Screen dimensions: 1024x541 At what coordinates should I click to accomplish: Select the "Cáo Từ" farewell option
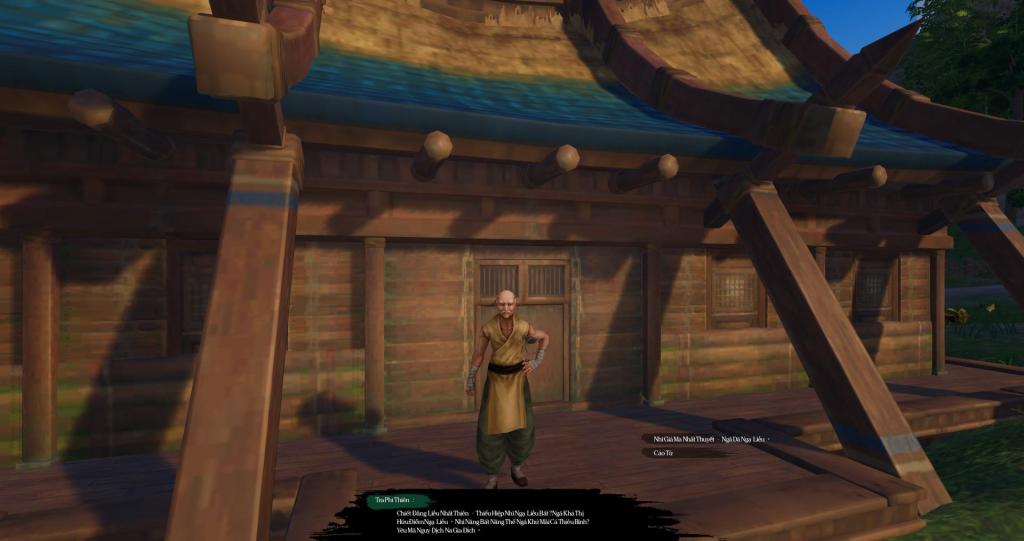click(x=664, y=453)
